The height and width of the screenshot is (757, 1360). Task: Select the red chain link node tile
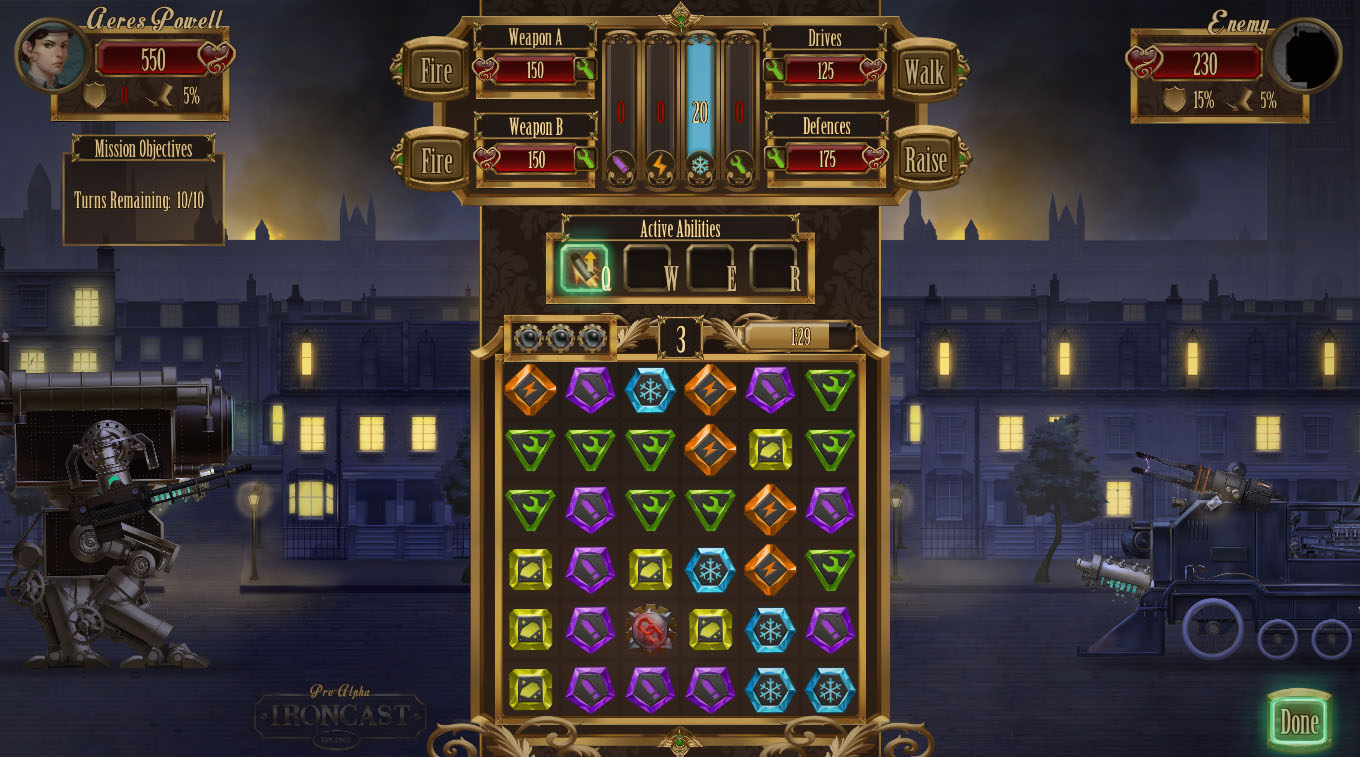pyautogui.click(x=650, y=630)
